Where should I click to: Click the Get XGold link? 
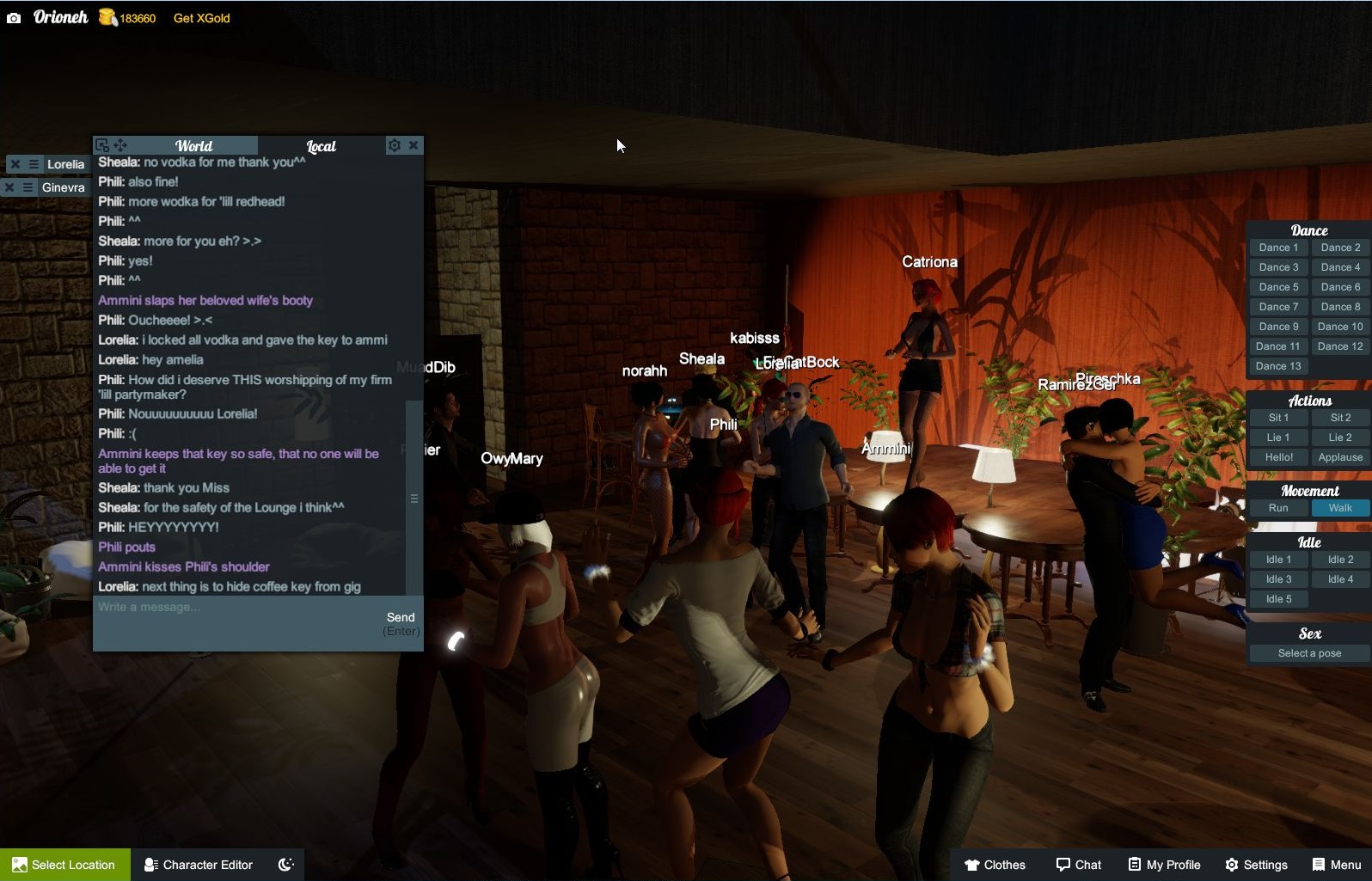point(200,17)
